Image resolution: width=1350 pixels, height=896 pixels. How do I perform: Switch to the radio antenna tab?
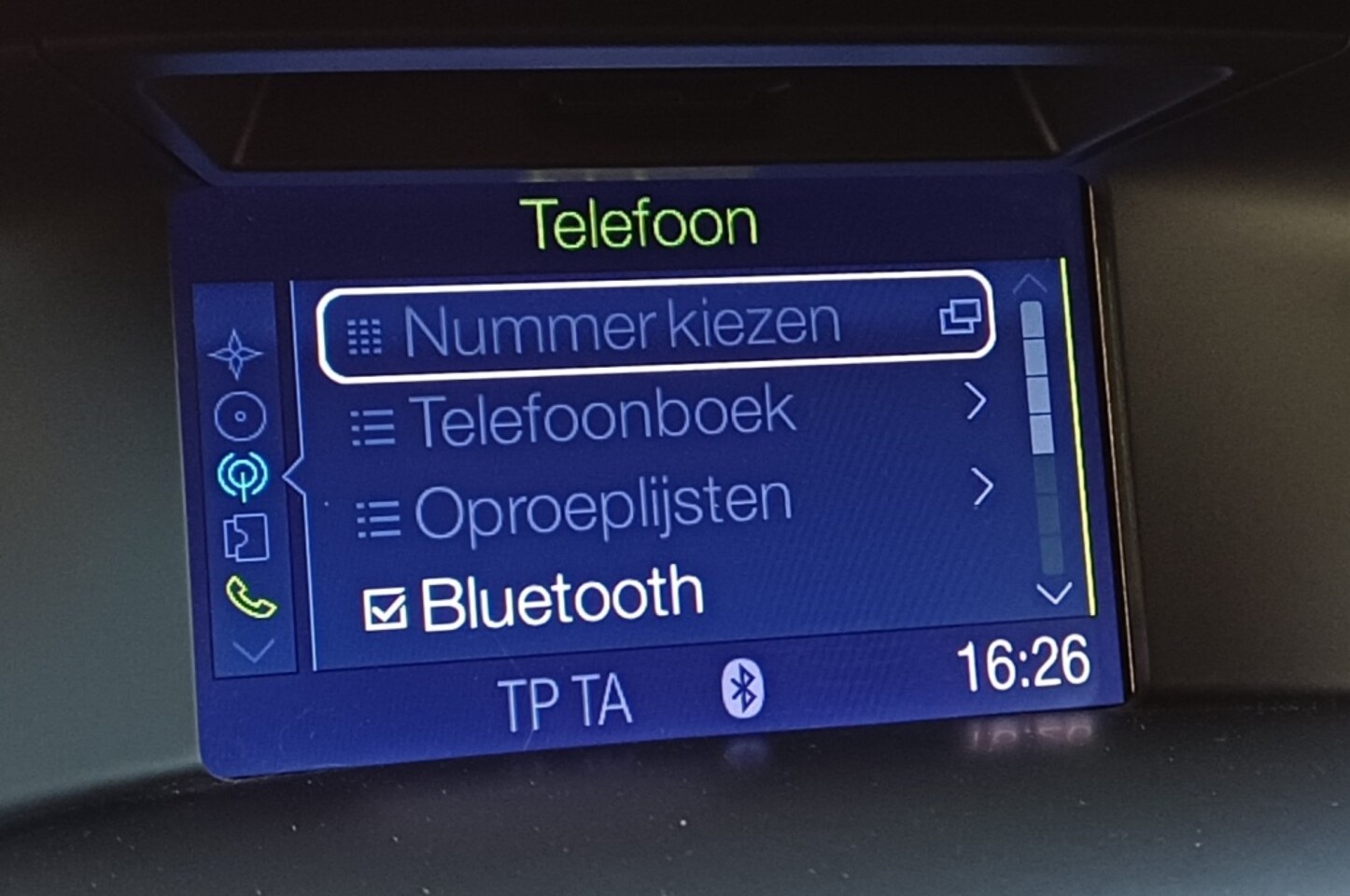[x=243, y=476]
